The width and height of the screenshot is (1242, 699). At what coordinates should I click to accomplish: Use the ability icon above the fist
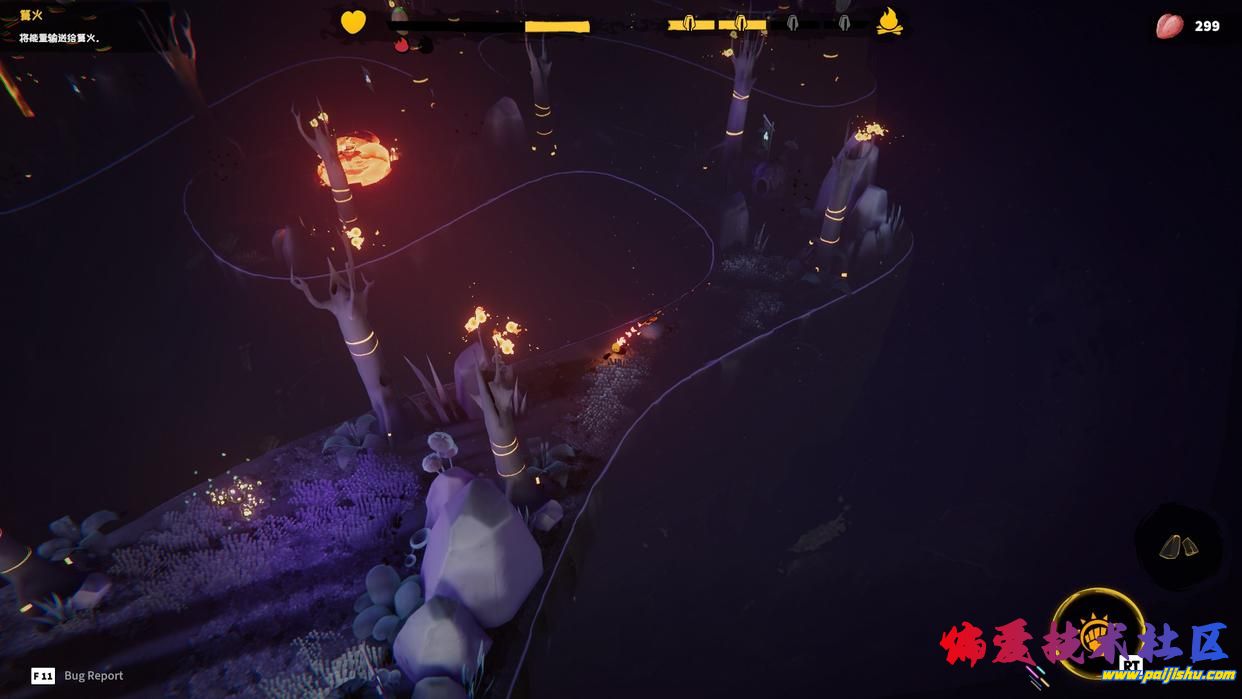coord(1178,546)
